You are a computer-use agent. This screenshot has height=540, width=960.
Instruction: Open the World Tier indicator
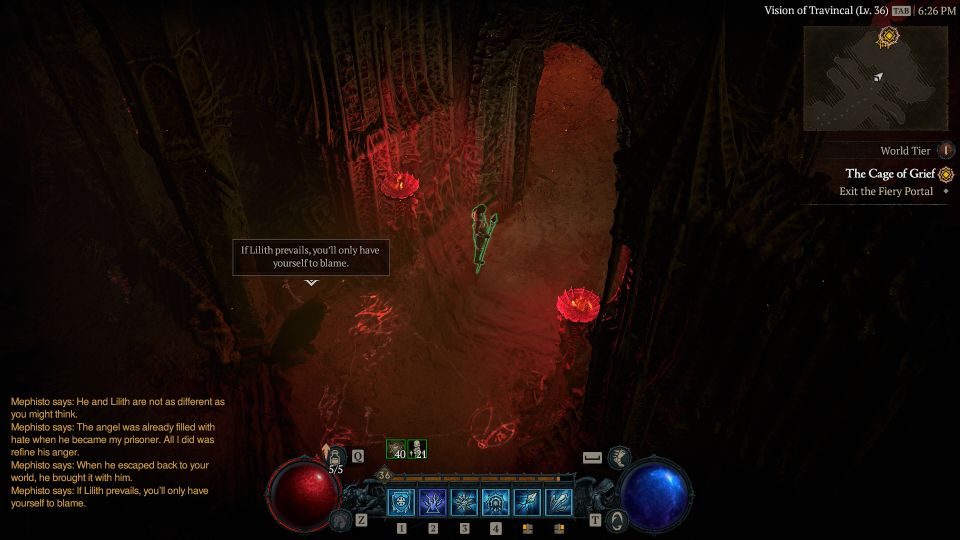946,151
